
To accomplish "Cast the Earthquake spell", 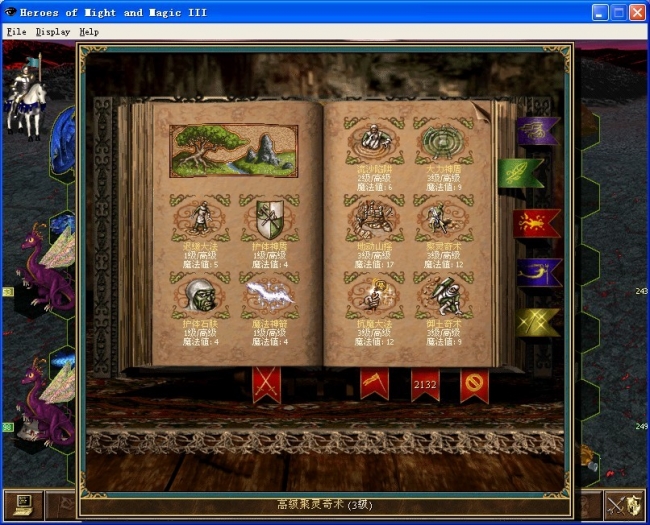I will [x=374, y=215].
